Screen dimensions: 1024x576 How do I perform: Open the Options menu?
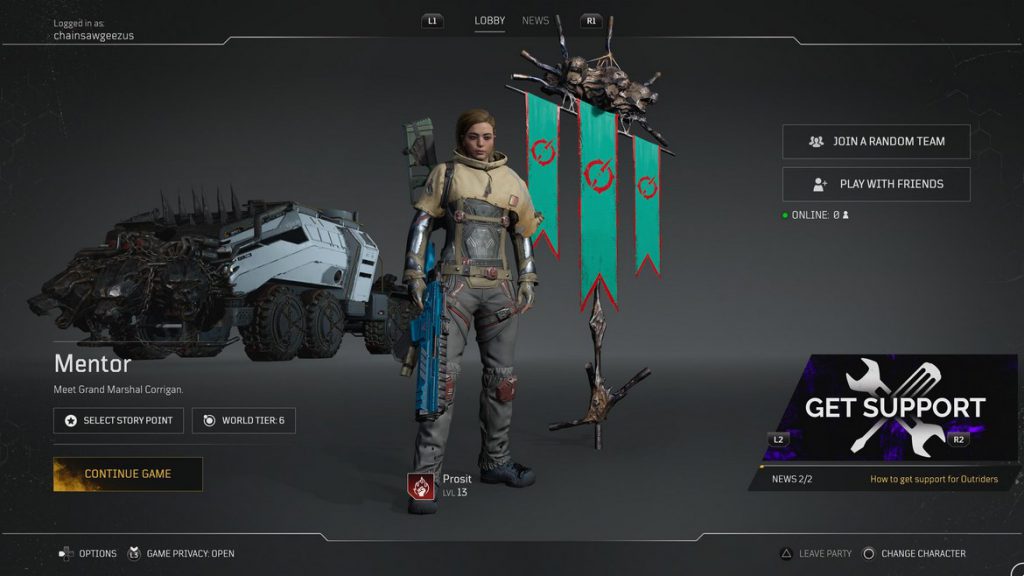pyautogui.click(x=88, y=553)
